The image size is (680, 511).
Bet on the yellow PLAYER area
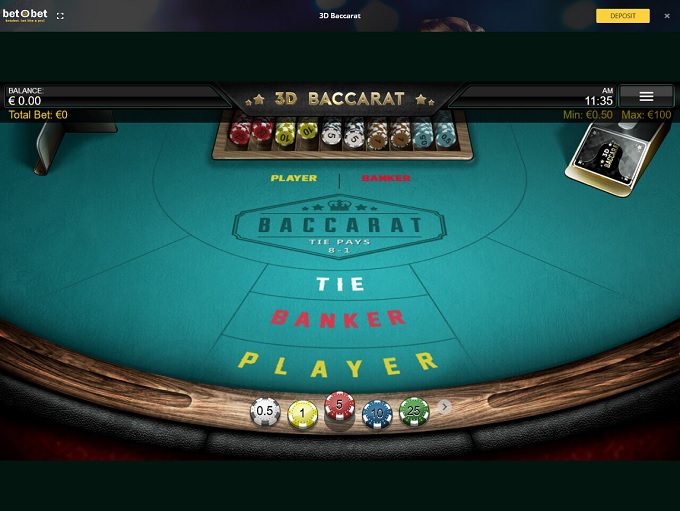339,362
